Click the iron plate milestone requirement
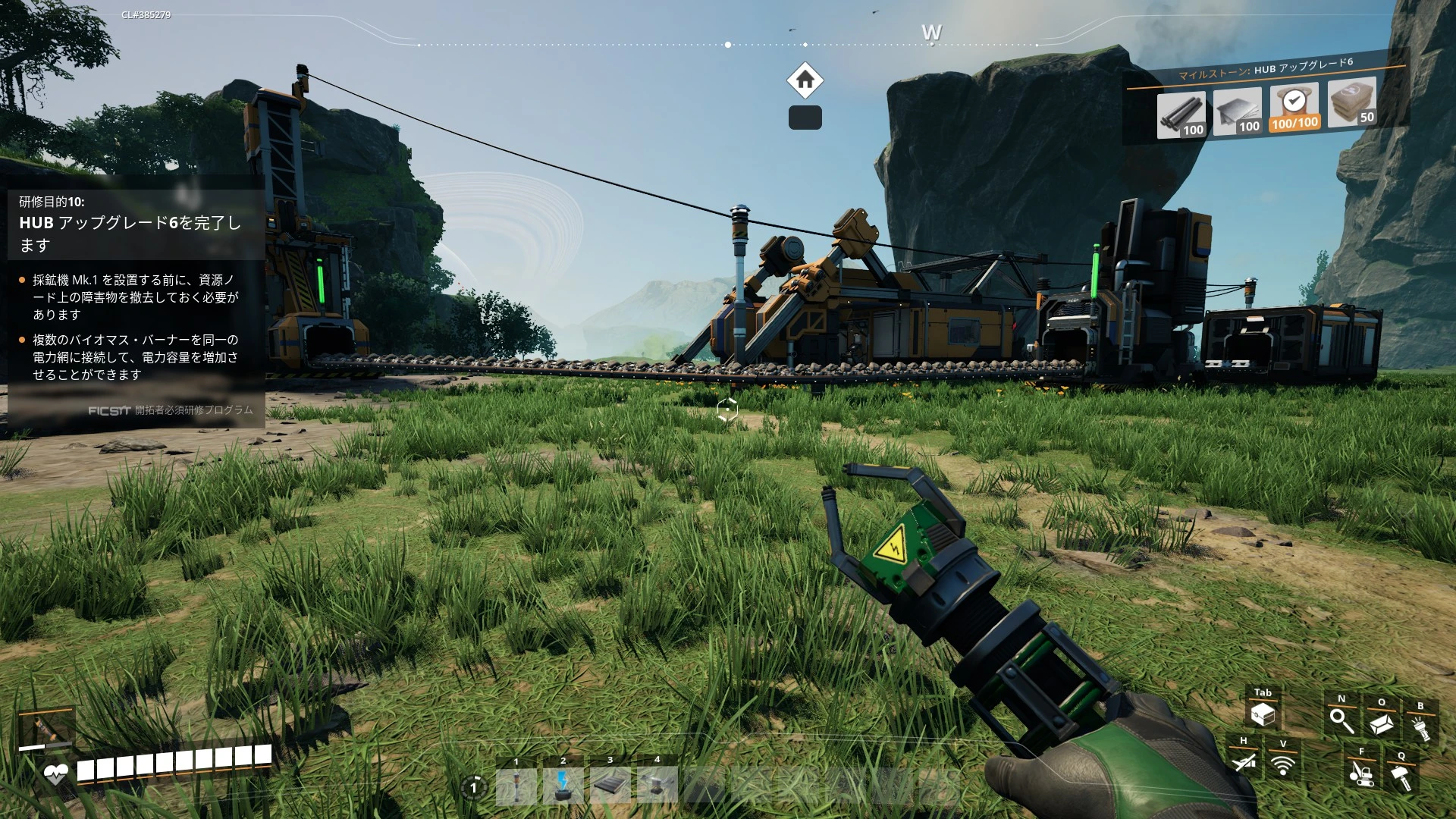The image size is (1456, 819). click(1237, 112)
